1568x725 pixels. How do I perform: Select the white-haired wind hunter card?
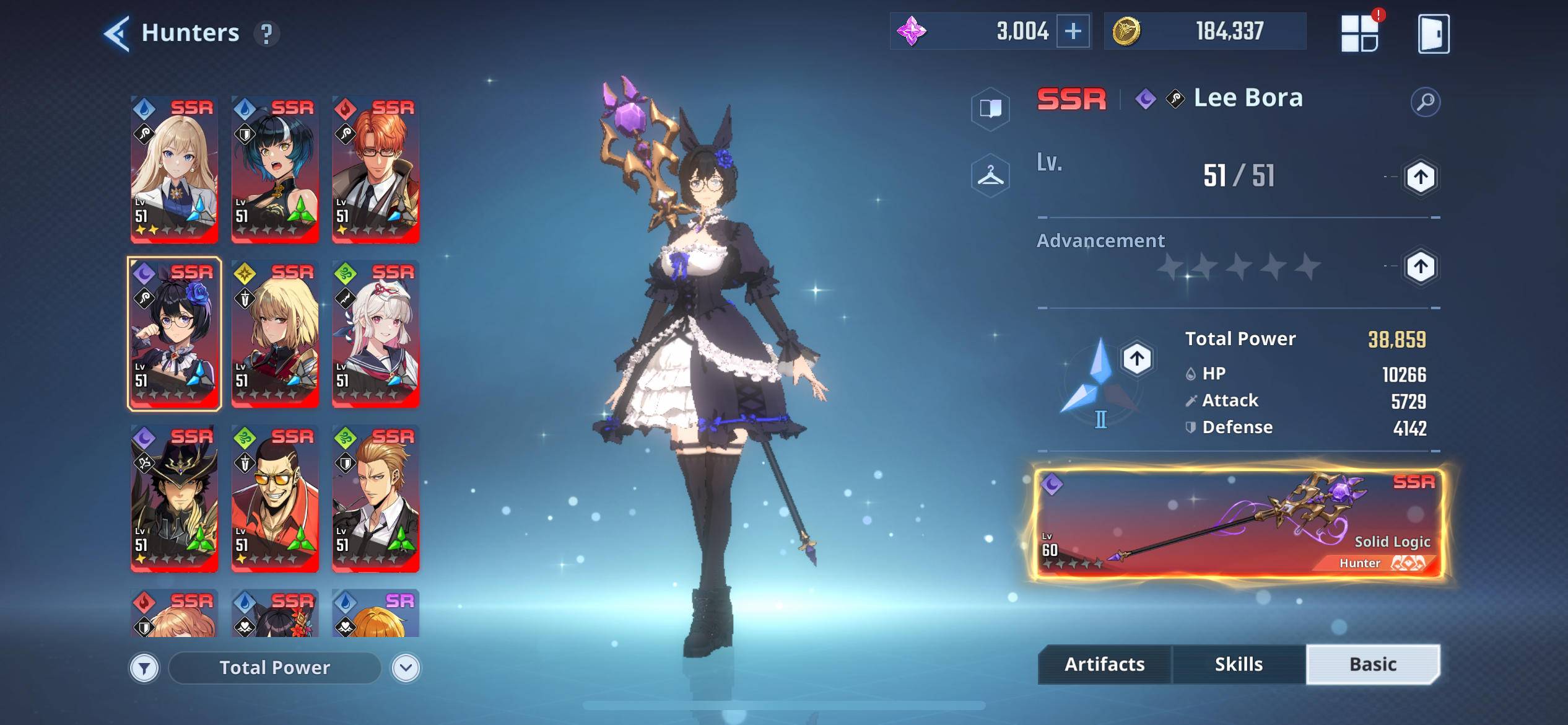pyautogui.click(x=375, y=333)
